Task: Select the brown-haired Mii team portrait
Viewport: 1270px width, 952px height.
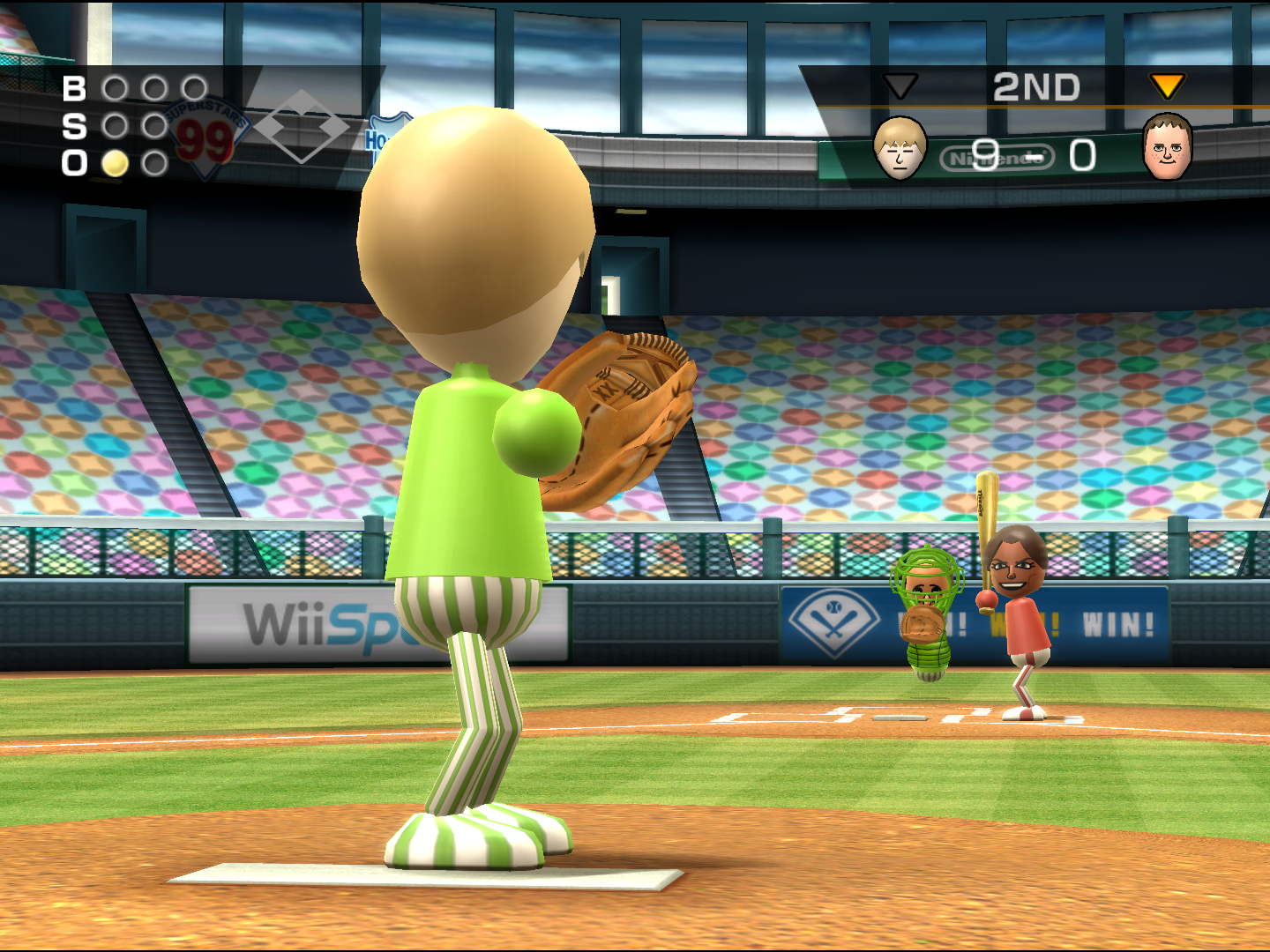Action: tap(1167, 147)
